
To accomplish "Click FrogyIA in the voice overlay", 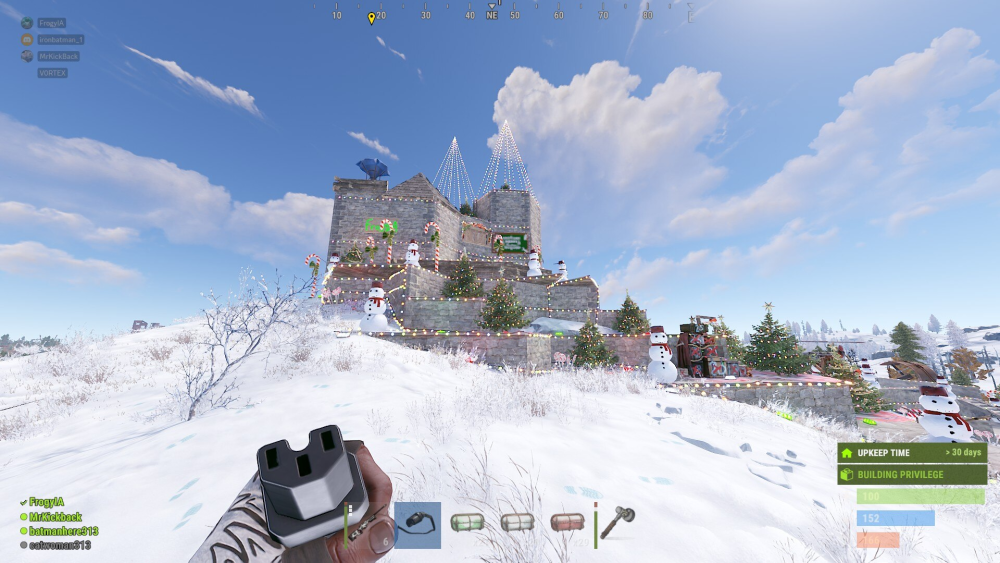I will tap(51, 23).
